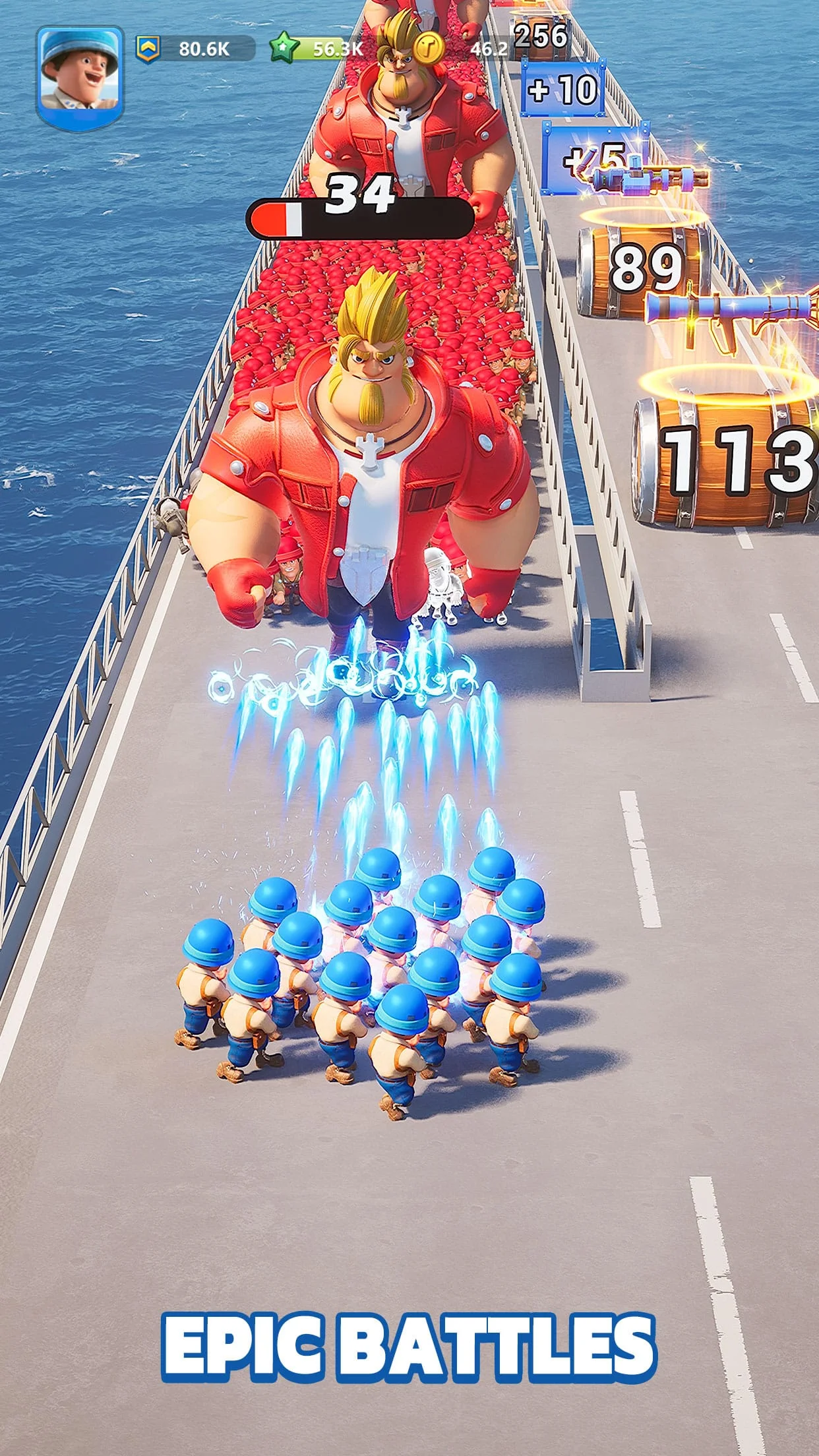Open the player profile avatar portrait
Viewport: 819px width, 1456px height.
click(80, 75)
